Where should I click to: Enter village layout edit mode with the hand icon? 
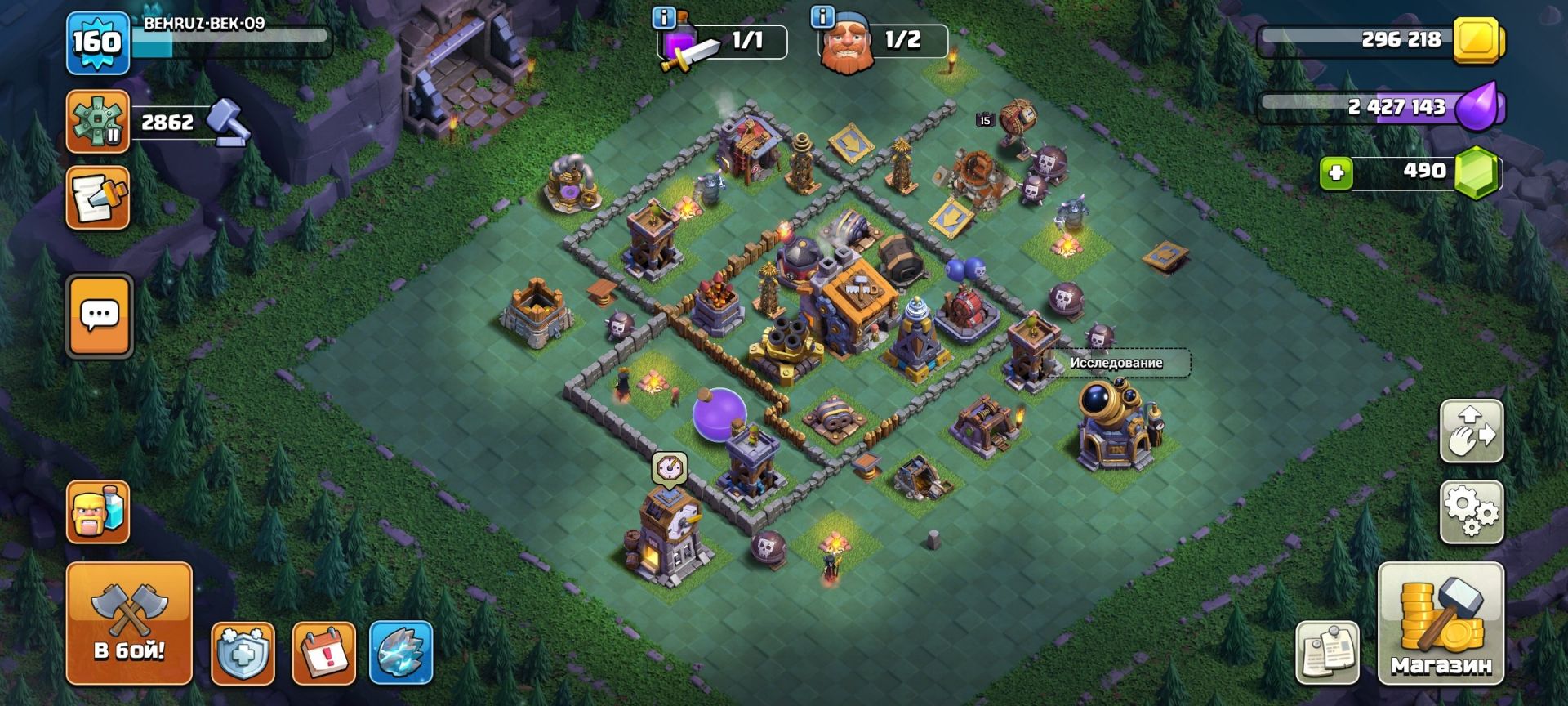tap(1471, 431)
